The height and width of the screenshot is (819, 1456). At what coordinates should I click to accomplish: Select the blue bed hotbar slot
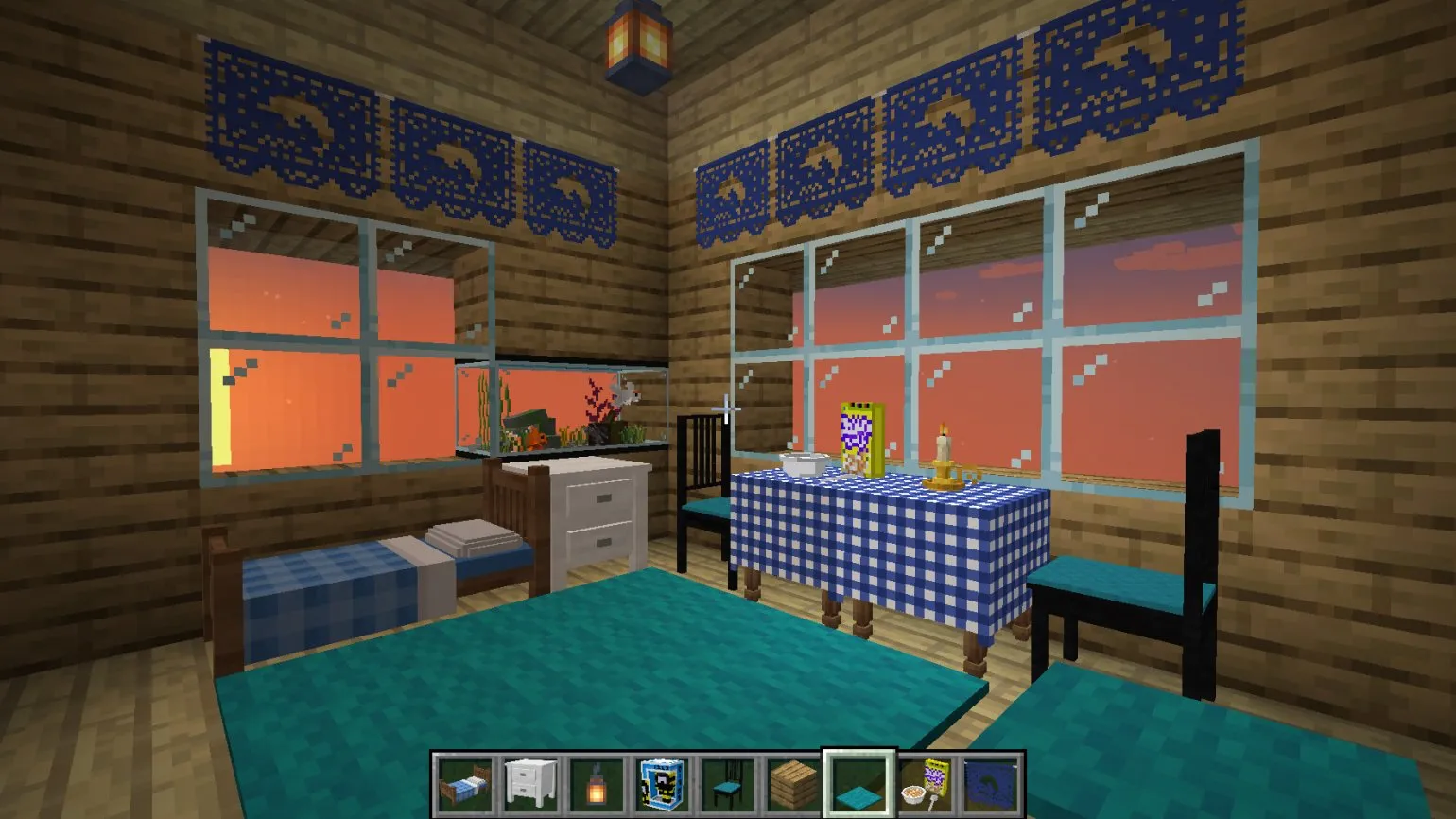[464, 783]
